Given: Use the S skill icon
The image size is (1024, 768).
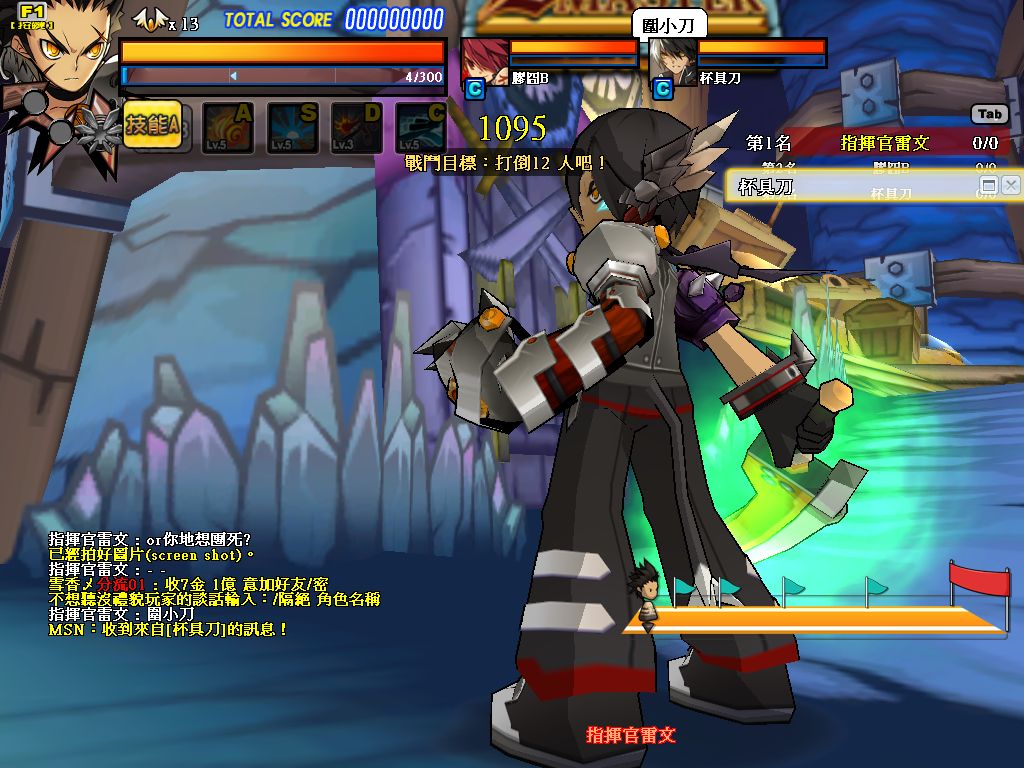Looking at the screenshot, I should click(293, 127).
